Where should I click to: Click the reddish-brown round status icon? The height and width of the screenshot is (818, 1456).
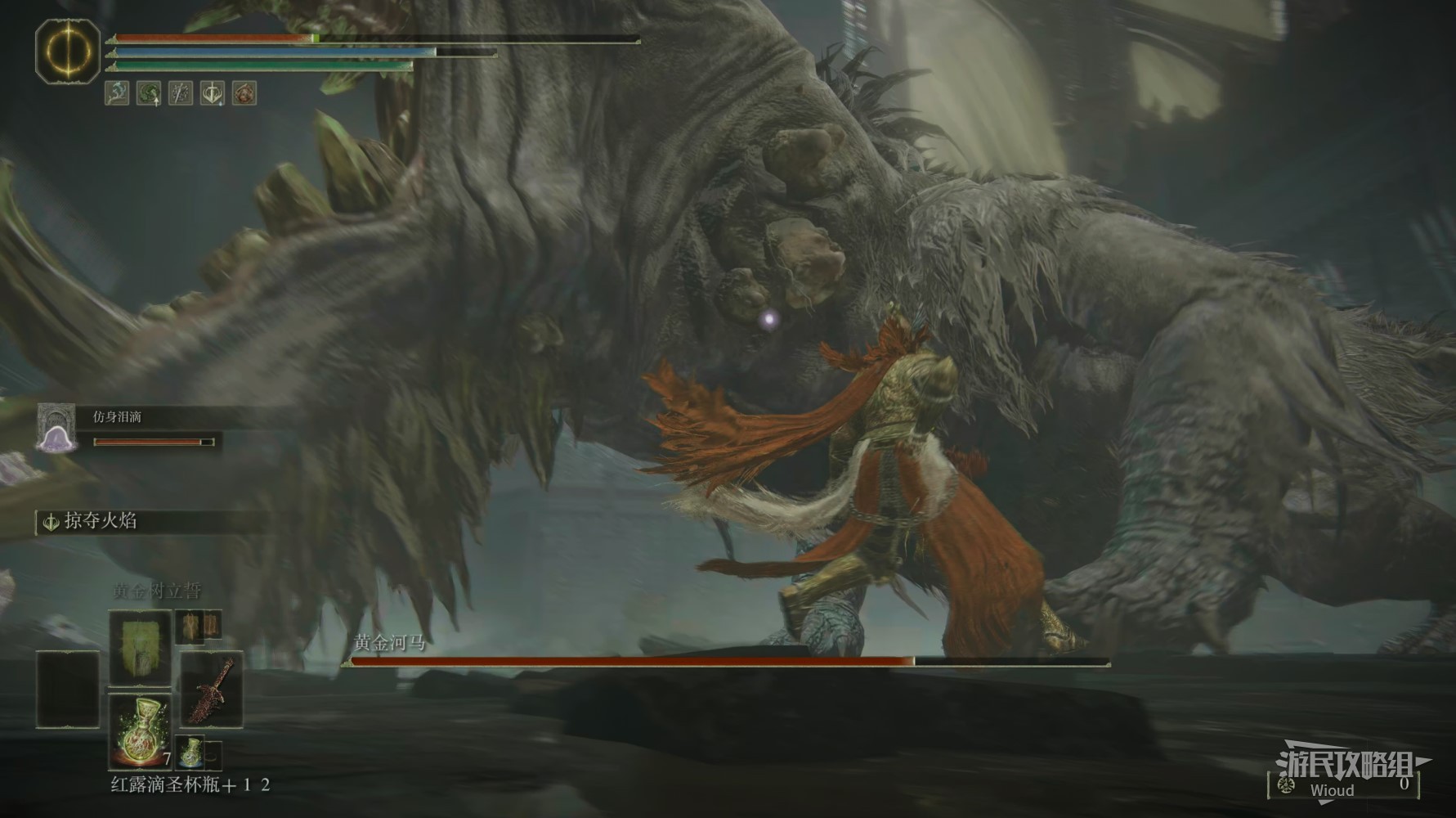(244, 92)
